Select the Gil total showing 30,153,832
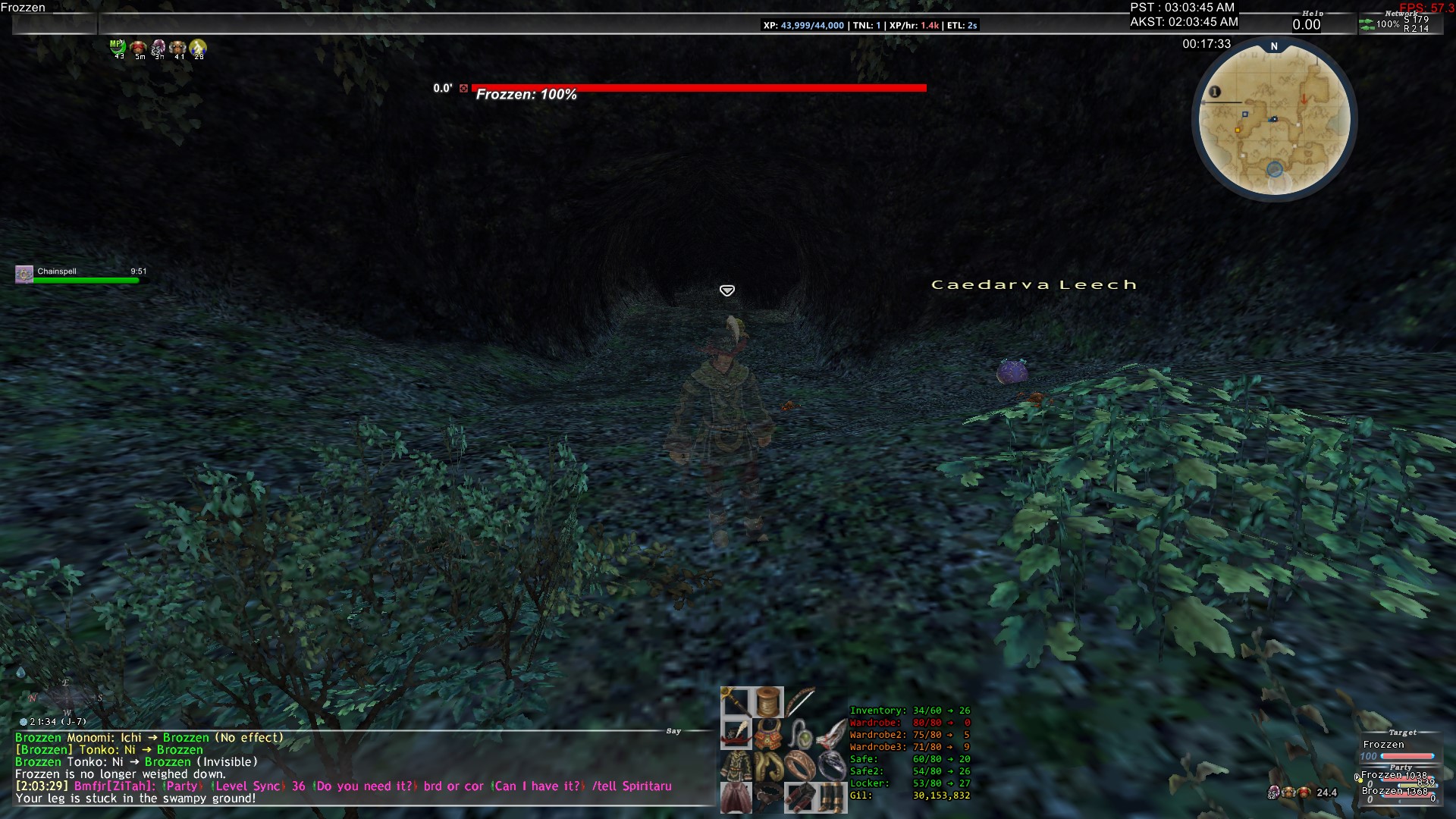 pos(940,796)
